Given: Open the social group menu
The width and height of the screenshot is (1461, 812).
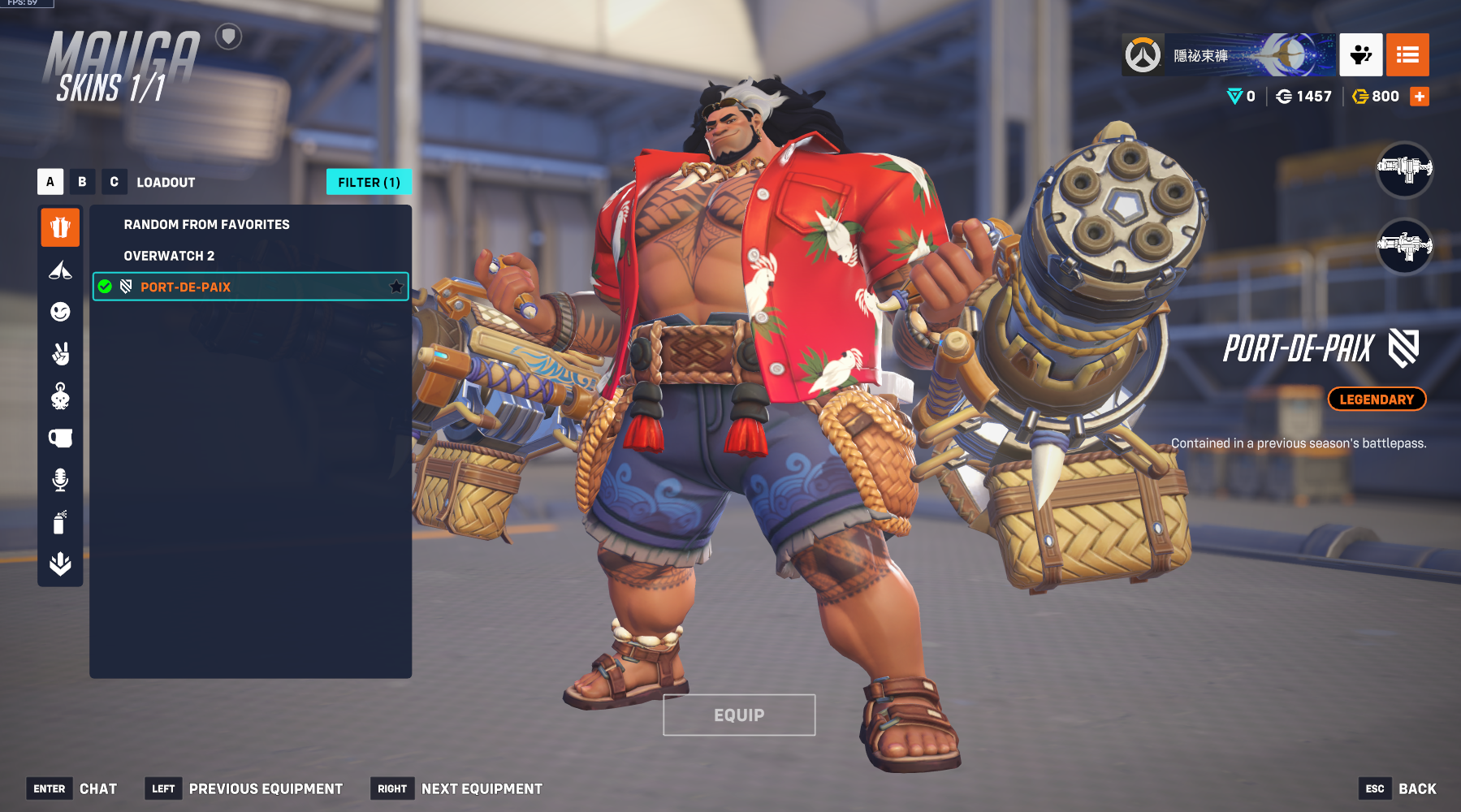Looking at the screenshot, I should click(x=1361, y=55).
